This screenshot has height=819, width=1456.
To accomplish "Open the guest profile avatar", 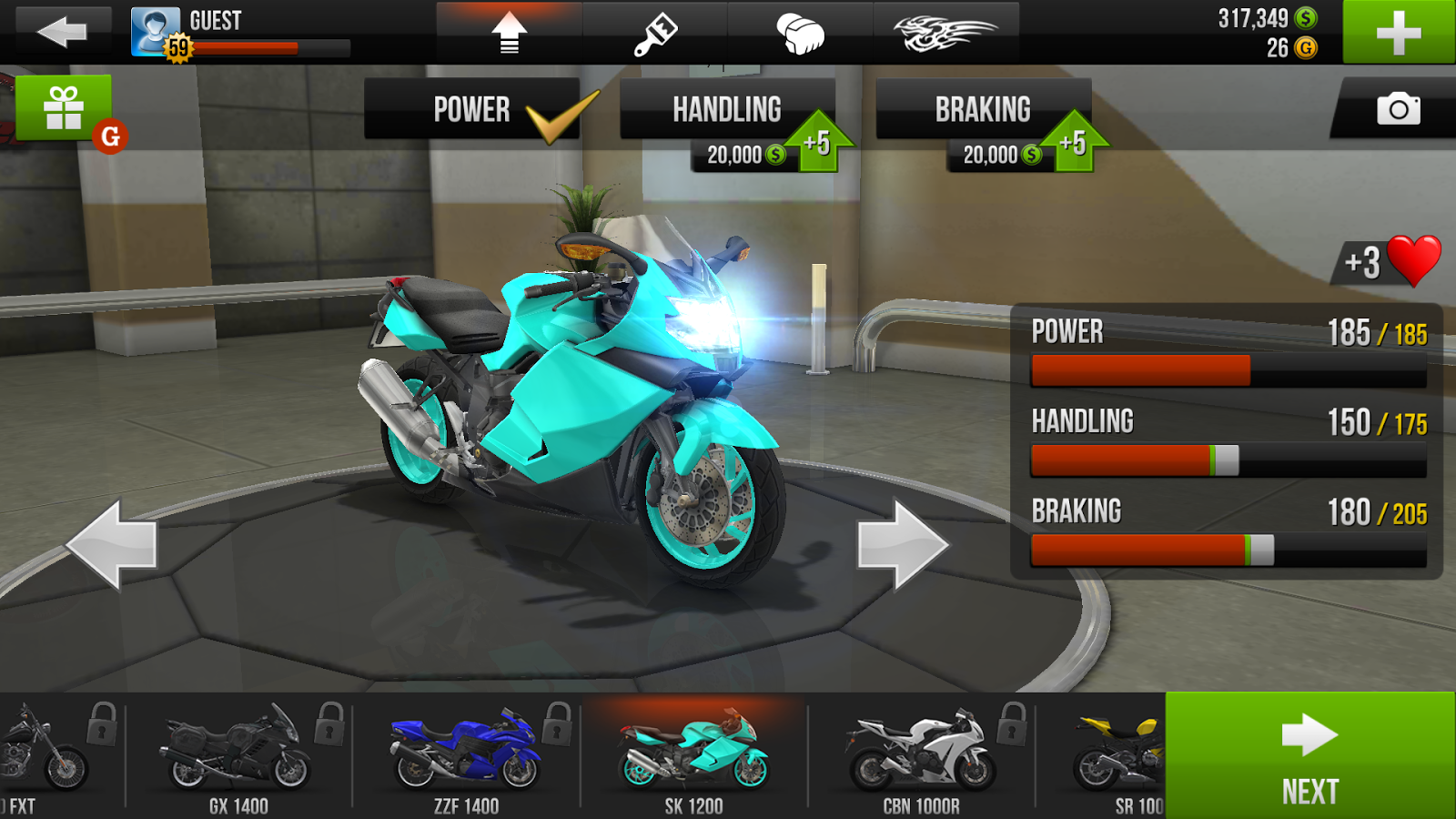I will (x=155, y=27).
